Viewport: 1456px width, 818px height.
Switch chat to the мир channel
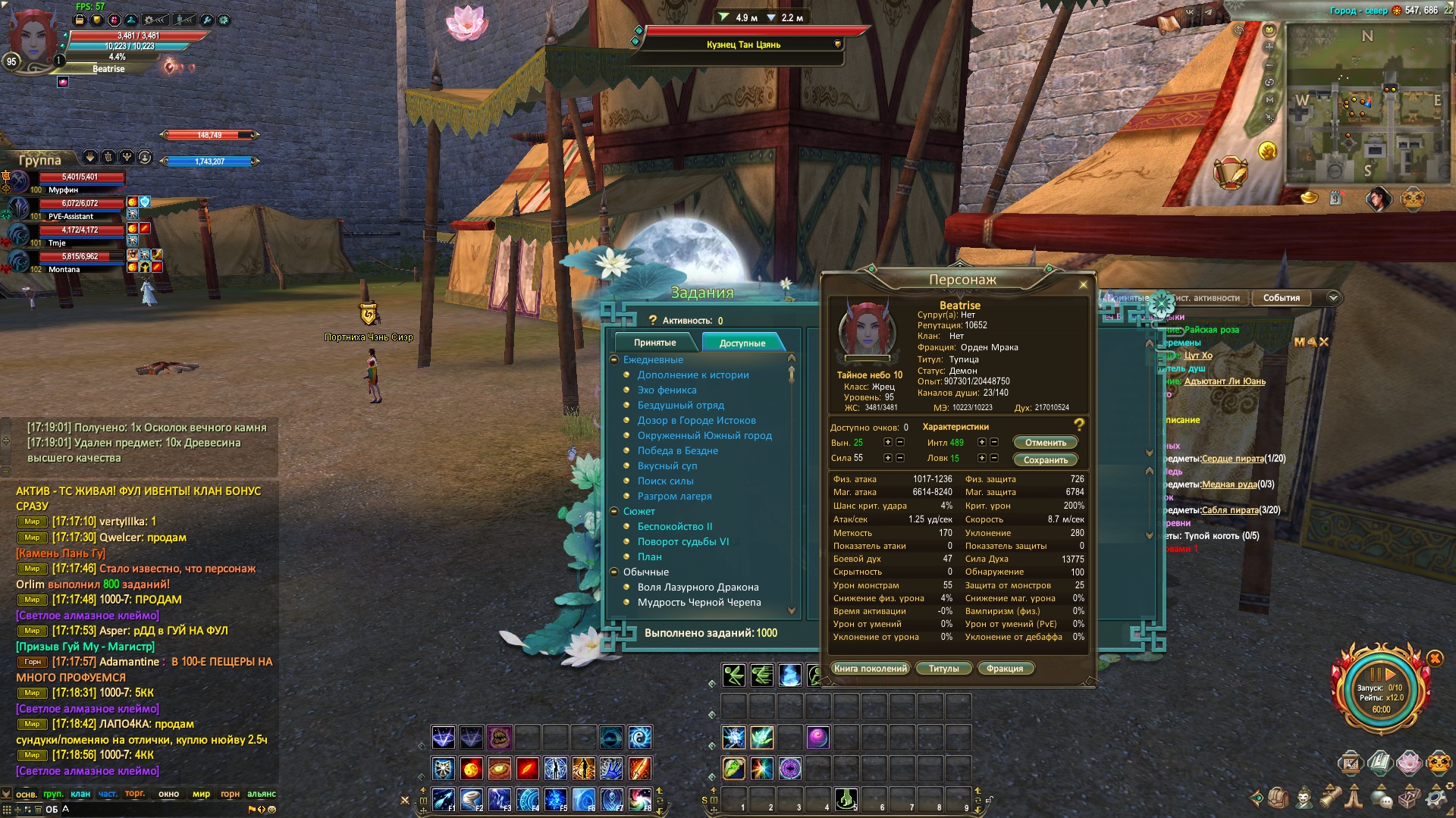pos(201,794)
